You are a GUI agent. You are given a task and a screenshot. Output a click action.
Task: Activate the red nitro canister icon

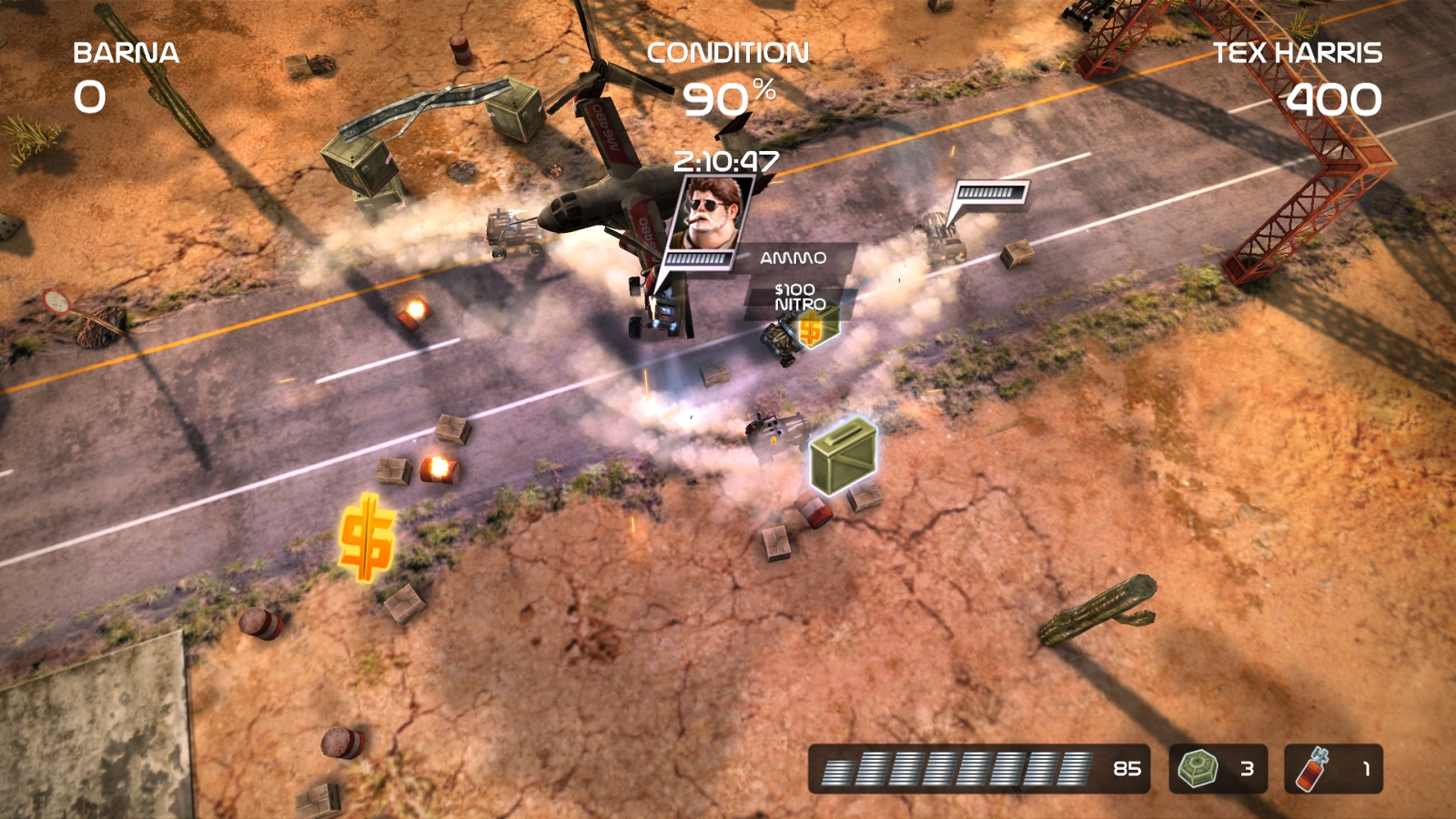pos(1312,769)
